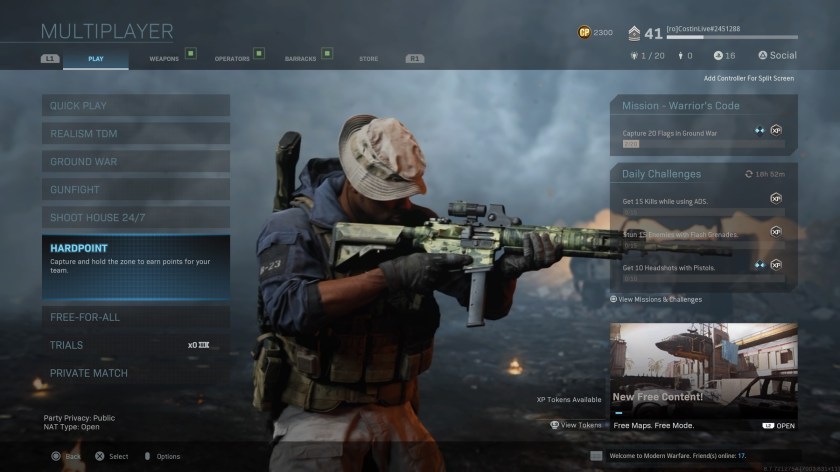Switch to the Weapons tab
The height and width of the screenshot is (472, 840).
(x=165, y=59)
